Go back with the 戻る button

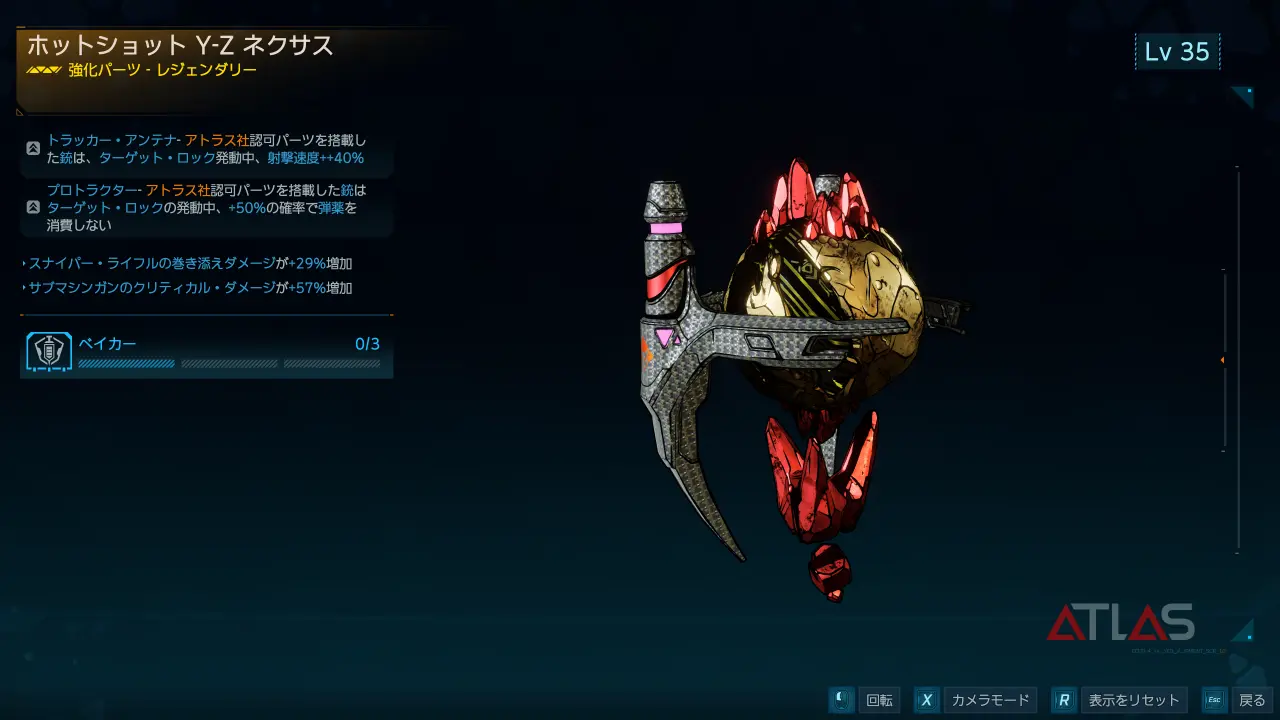tap(1251, 700)
